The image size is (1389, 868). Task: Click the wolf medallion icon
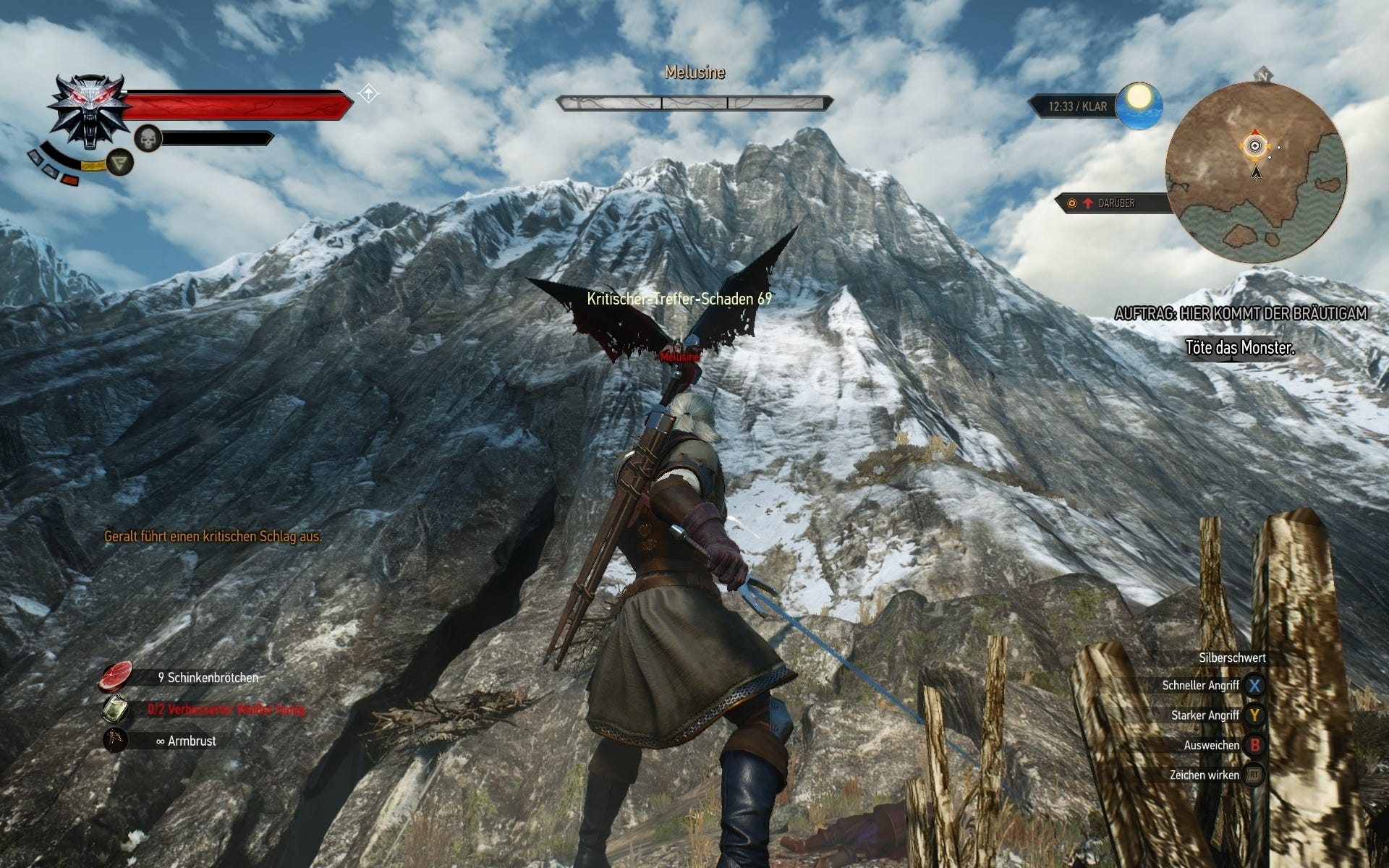click(x=91, y=109)
